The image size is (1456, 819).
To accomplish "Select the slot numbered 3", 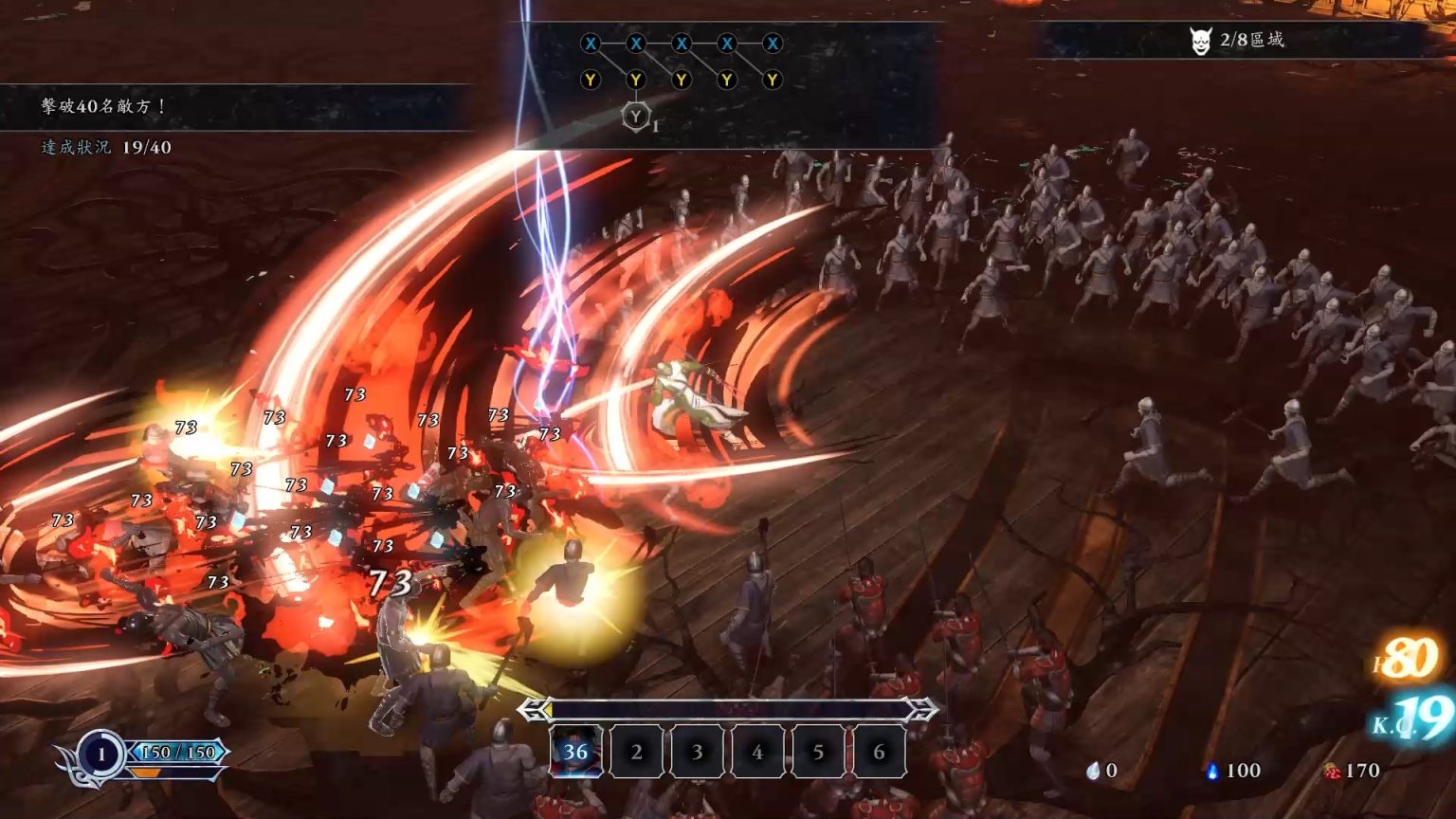I will coord(697,752).
